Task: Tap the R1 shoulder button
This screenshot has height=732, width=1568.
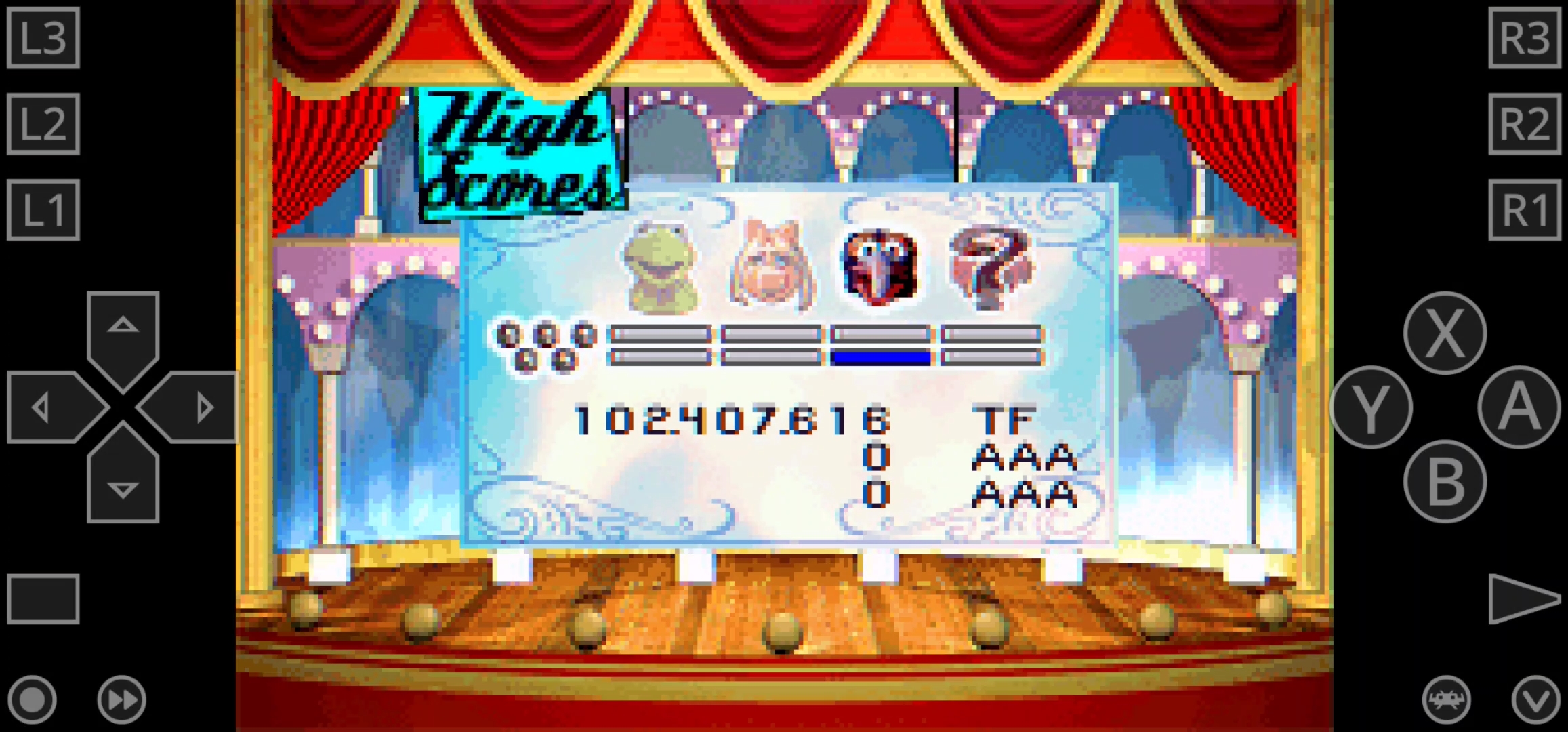Action: coord(1525,210)
